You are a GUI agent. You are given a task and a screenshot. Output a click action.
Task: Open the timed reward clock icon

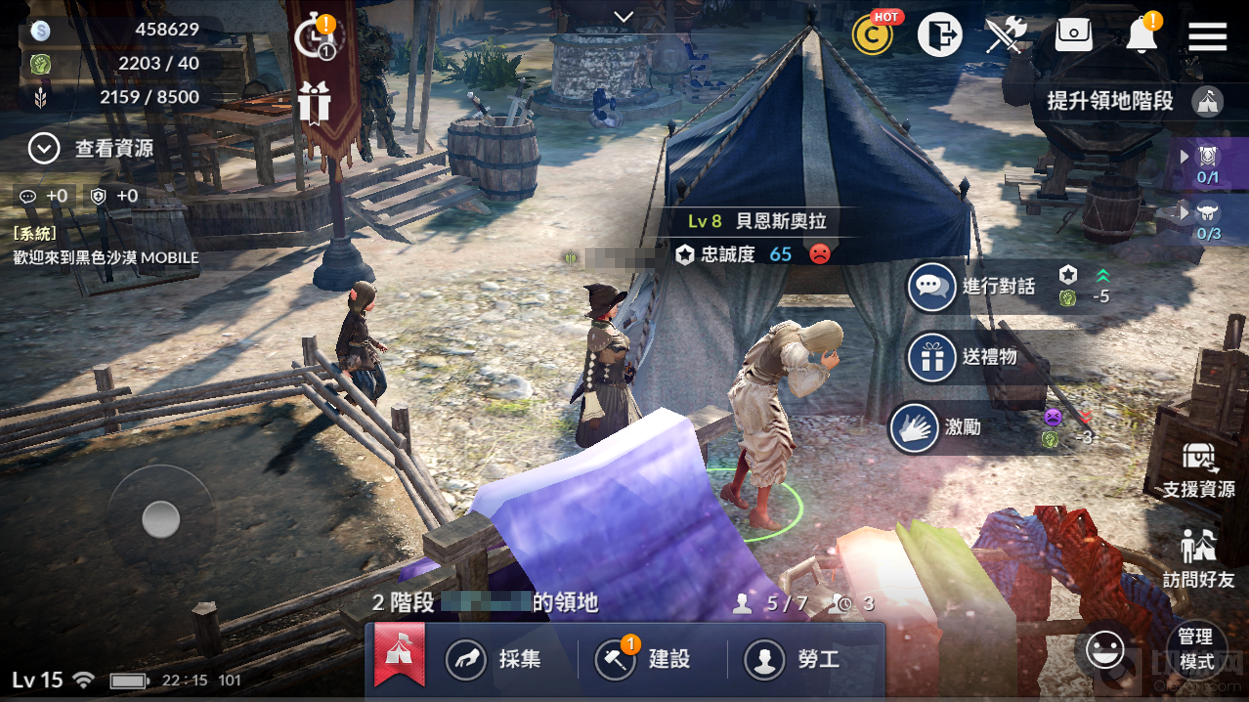tap(318, 38)
